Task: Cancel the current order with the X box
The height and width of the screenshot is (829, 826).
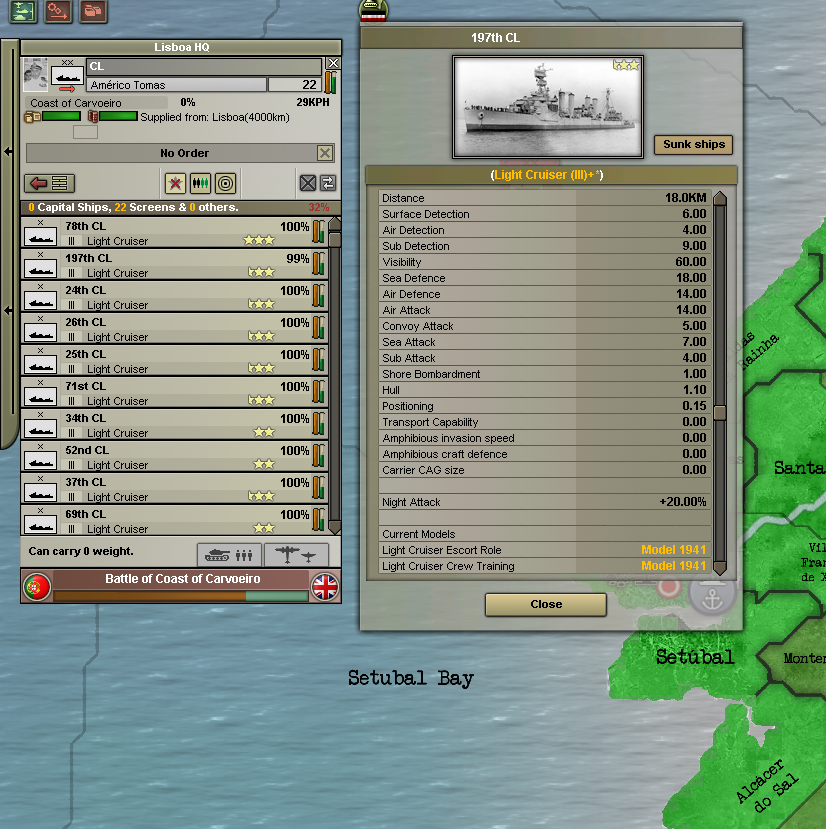Action: [x=325, y=153]
